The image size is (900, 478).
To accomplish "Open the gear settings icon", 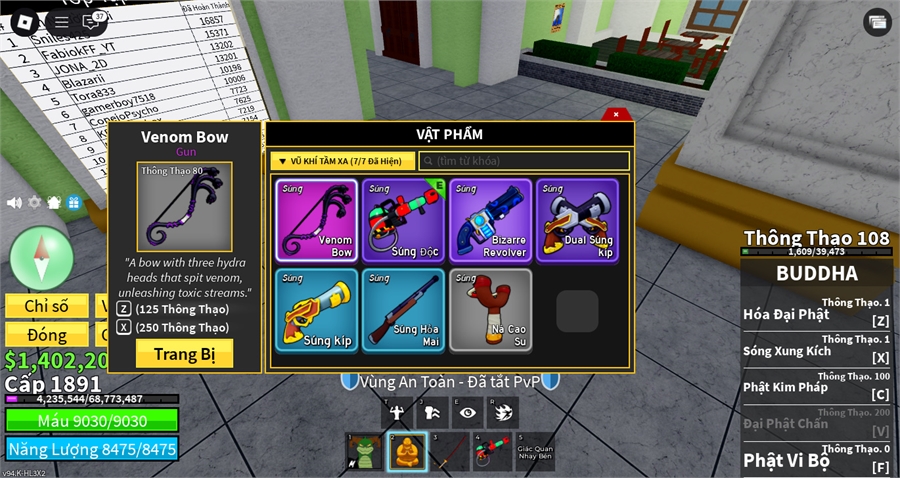I will pos(35,202).
